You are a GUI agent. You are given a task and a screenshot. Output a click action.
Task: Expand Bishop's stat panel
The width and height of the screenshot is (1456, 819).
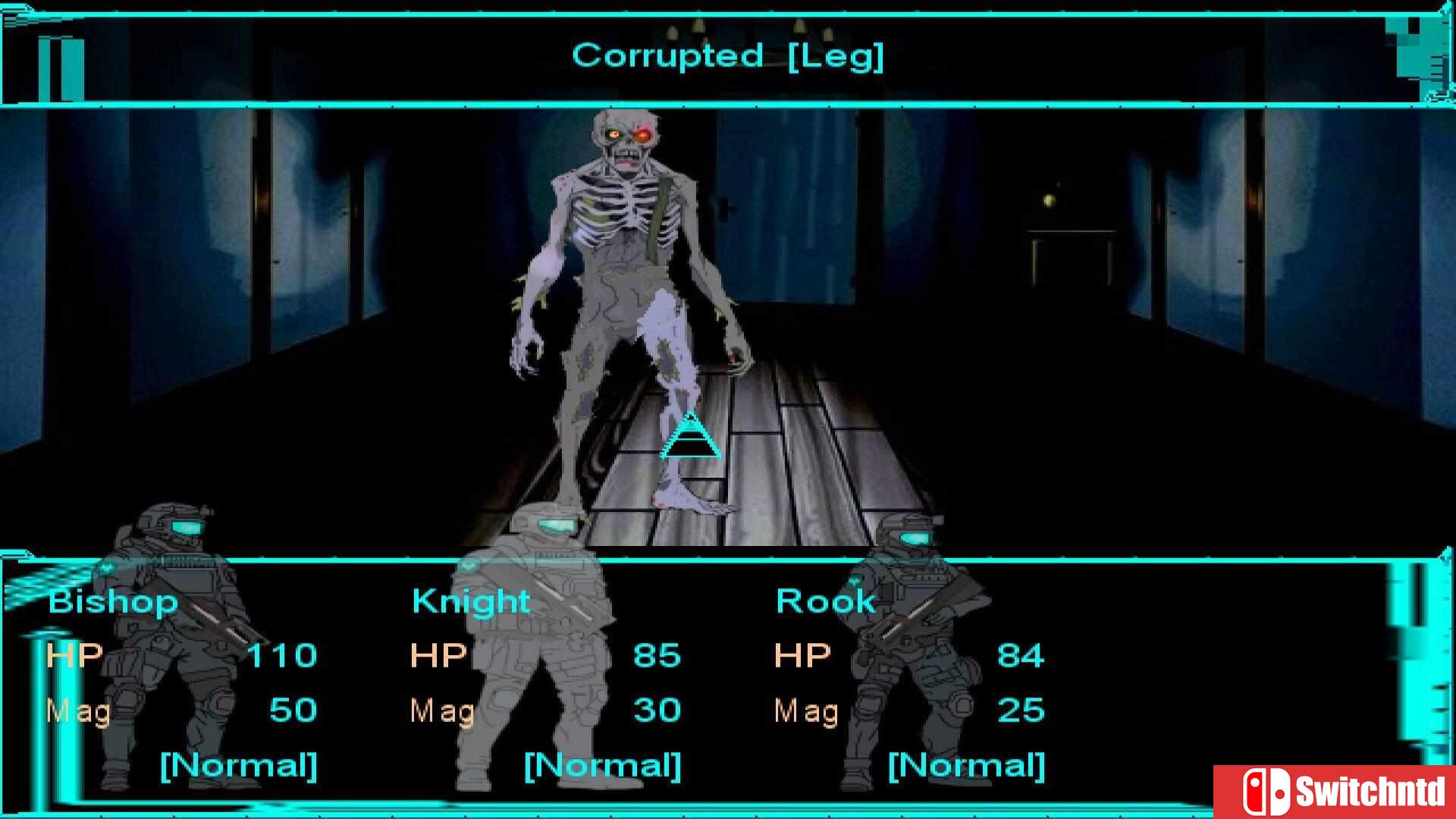[182, 682]
